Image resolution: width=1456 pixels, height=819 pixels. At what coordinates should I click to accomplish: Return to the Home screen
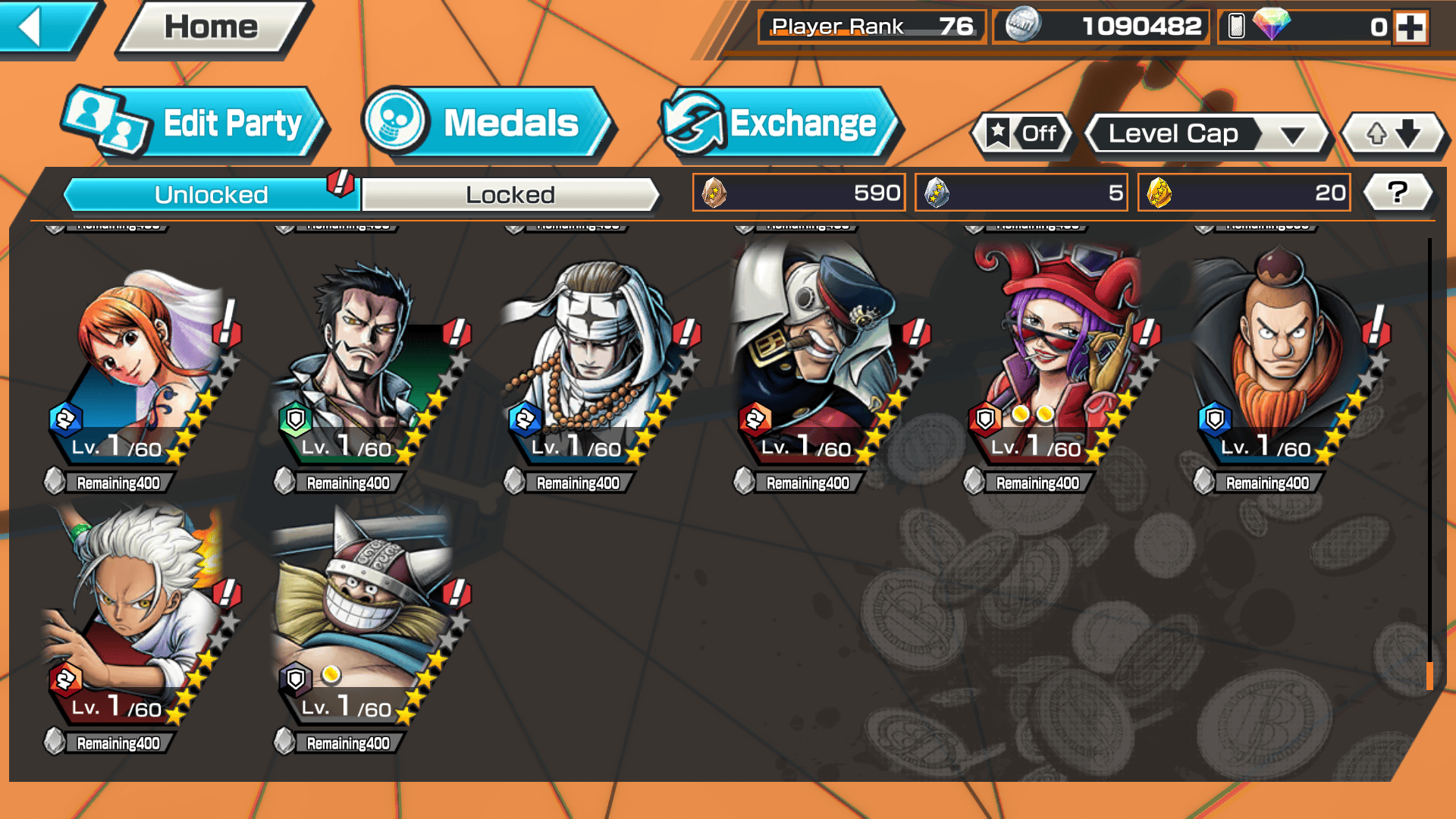click(212, 27)
